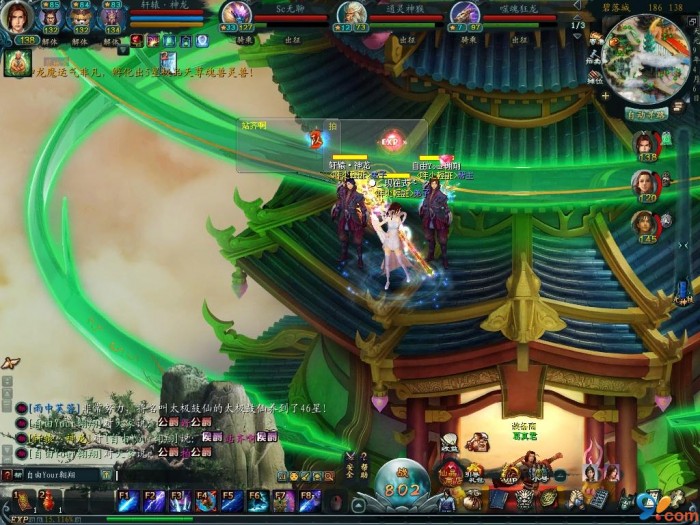
Task: Activate the F1 hotbar skill
Action: tap(127, 499)
